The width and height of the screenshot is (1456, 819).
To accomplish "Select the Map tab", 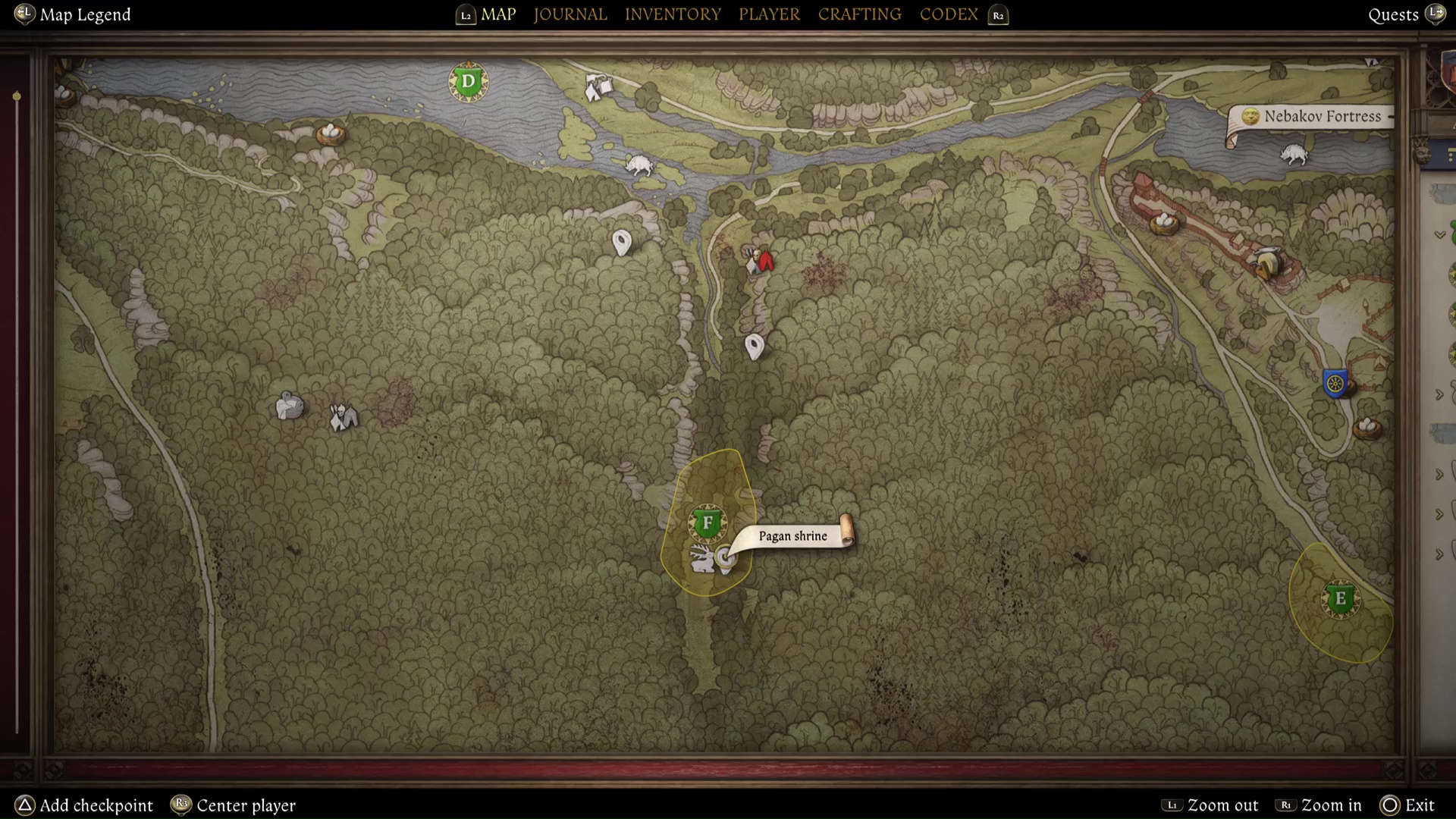I will 498,14.
